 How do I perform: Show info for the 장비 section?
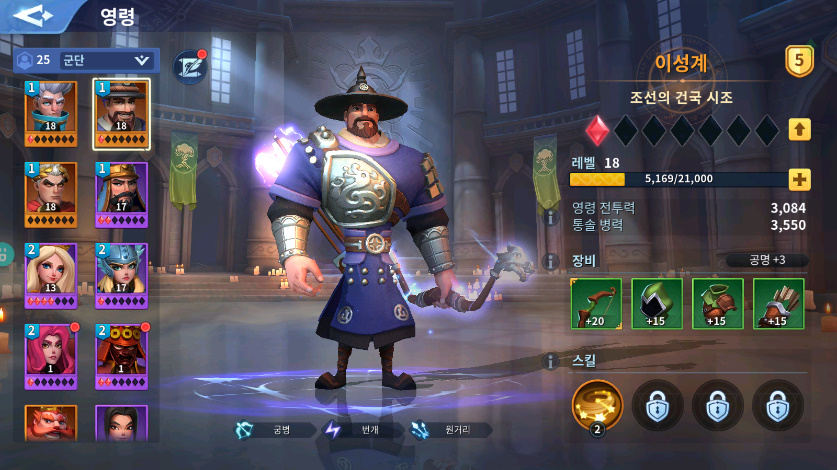[x=550, y=261]
